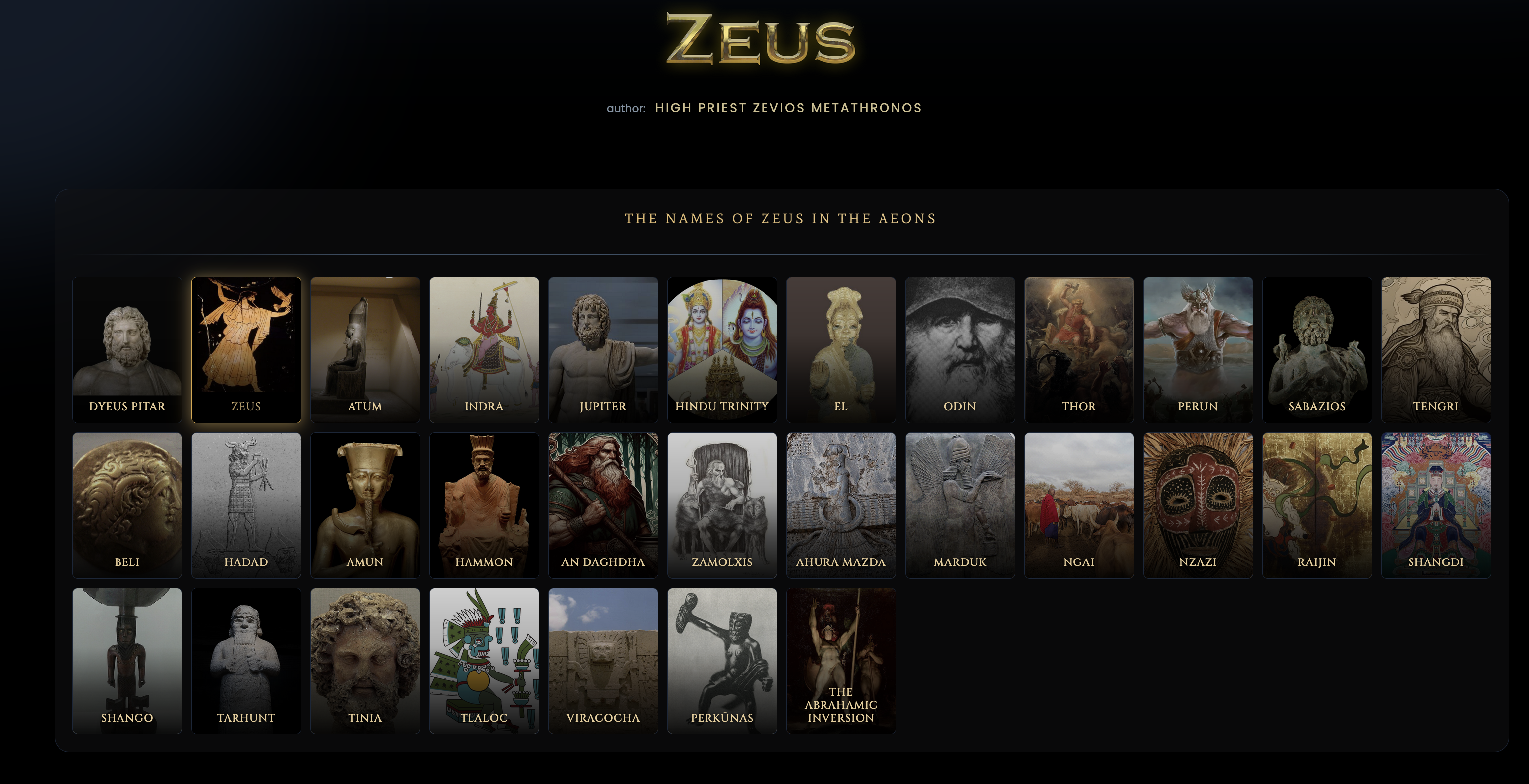
Task: Choose the Tengri card
Action: click(1435, 349)
